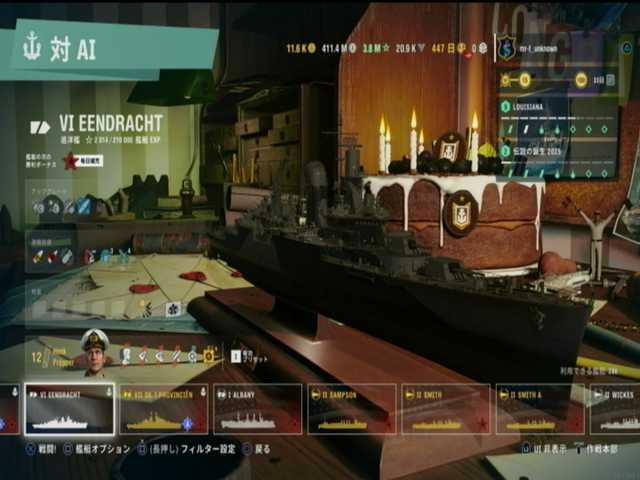Pick the II Wickes ship card
The width and height of the screenshot is (640, 480).
[616, 410]
